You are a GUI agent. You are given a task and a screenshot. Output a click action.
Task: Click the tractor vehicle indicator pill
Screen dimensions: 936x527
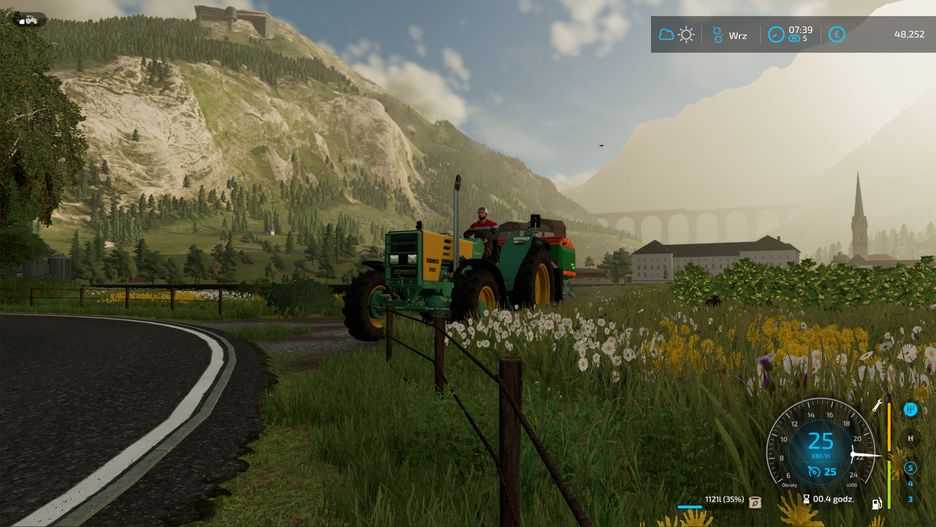click(29, 19)
